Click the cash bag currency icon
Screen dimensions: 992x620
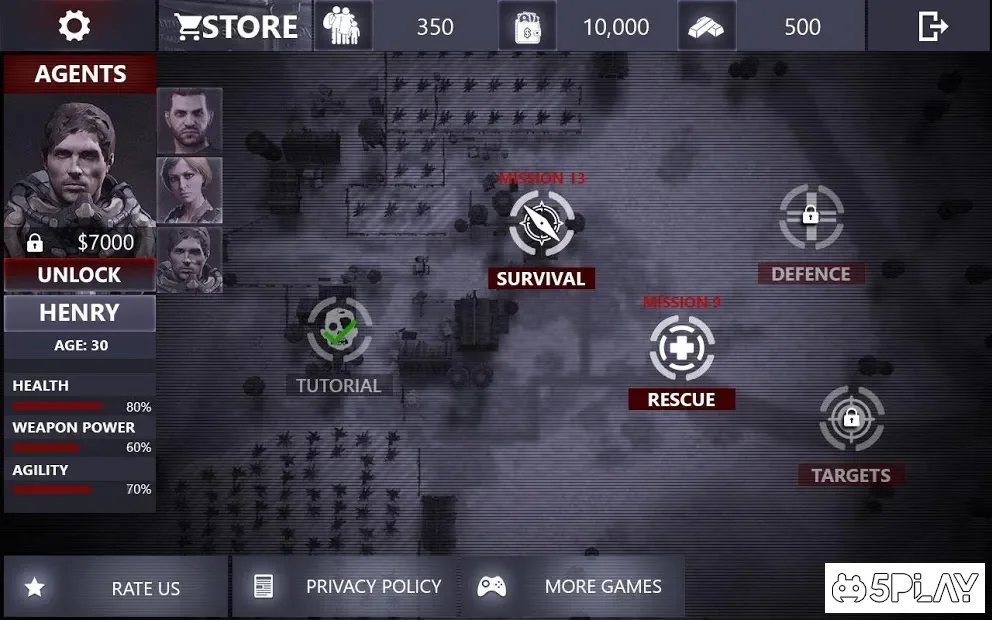tap(527, 26)
